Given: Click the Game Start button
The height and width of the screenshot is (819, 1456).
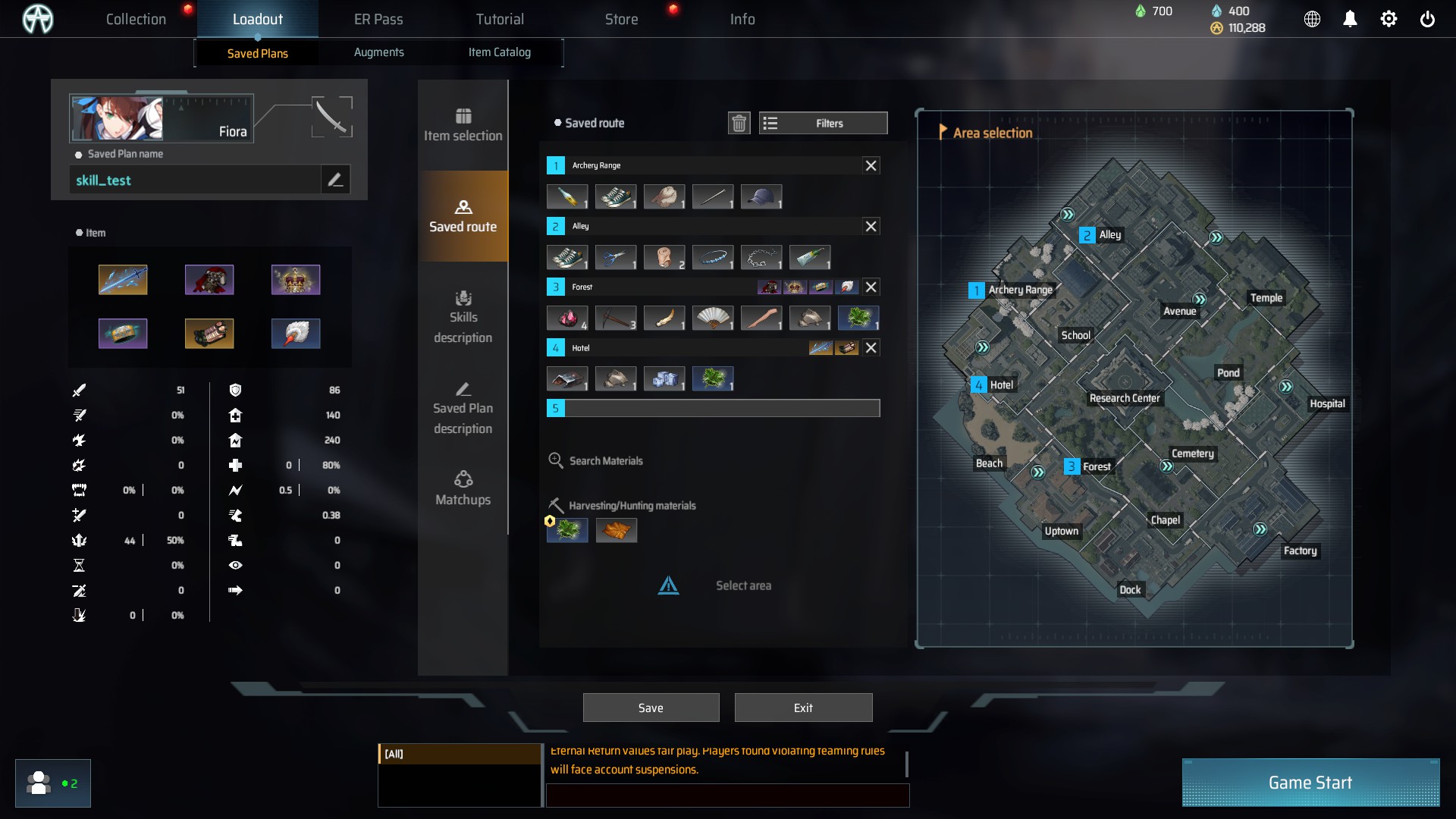Looking at the screenshot, I should [x=1310, y=783].
